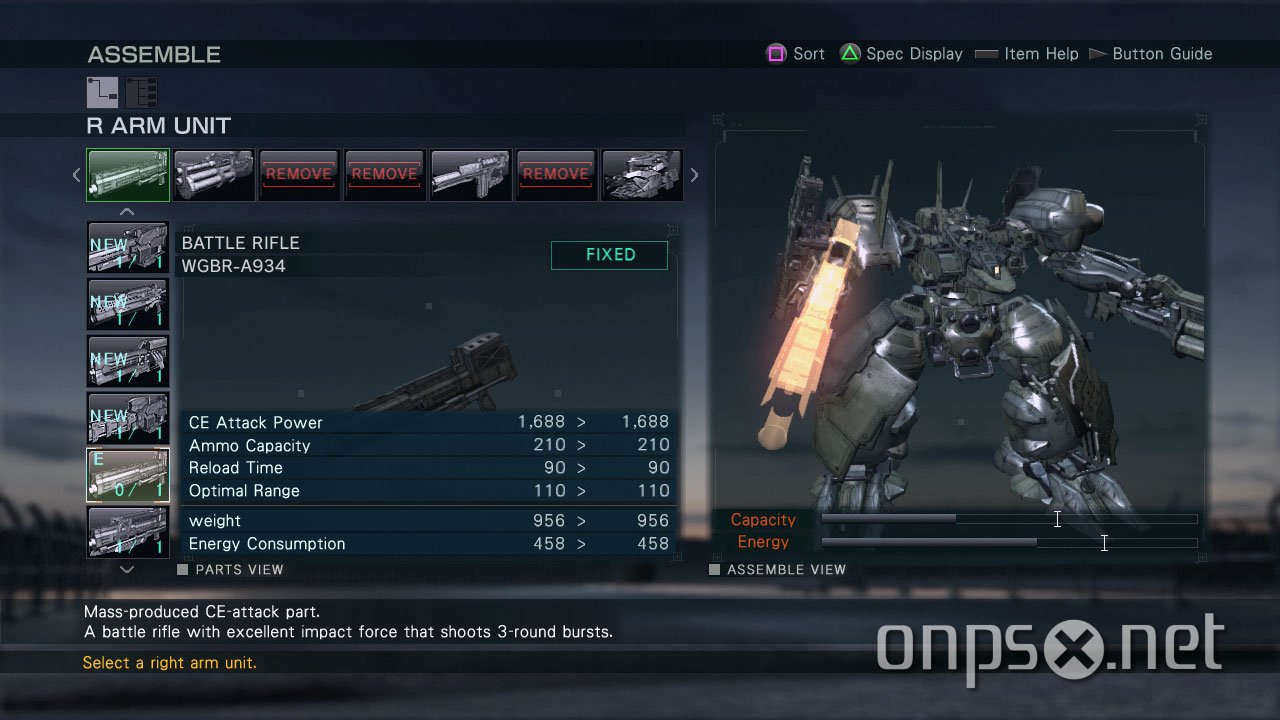Click a REMOVE slot in the weapon carousel
This screenshot has width=1280, height=720.
pos(298,174)
